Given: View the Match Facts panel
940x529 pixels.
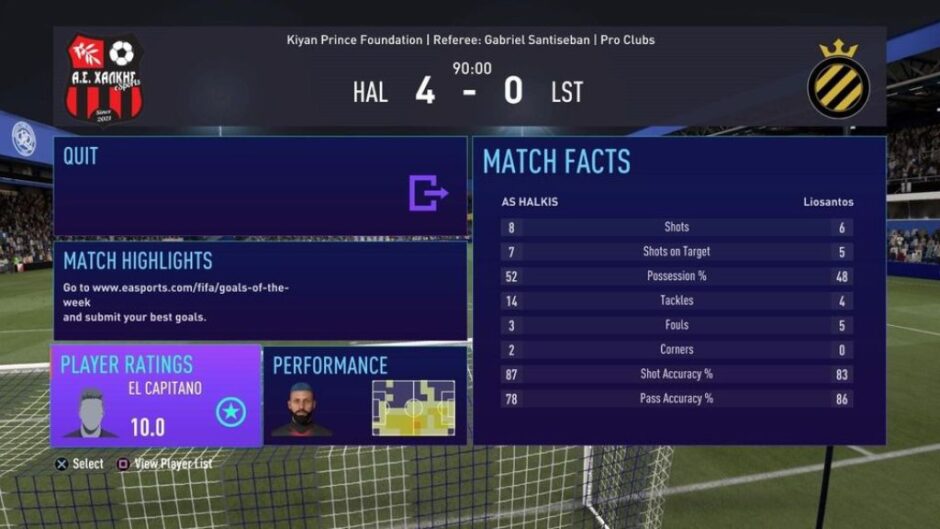Looking at the screenshot, I should [x=678, y=290].
